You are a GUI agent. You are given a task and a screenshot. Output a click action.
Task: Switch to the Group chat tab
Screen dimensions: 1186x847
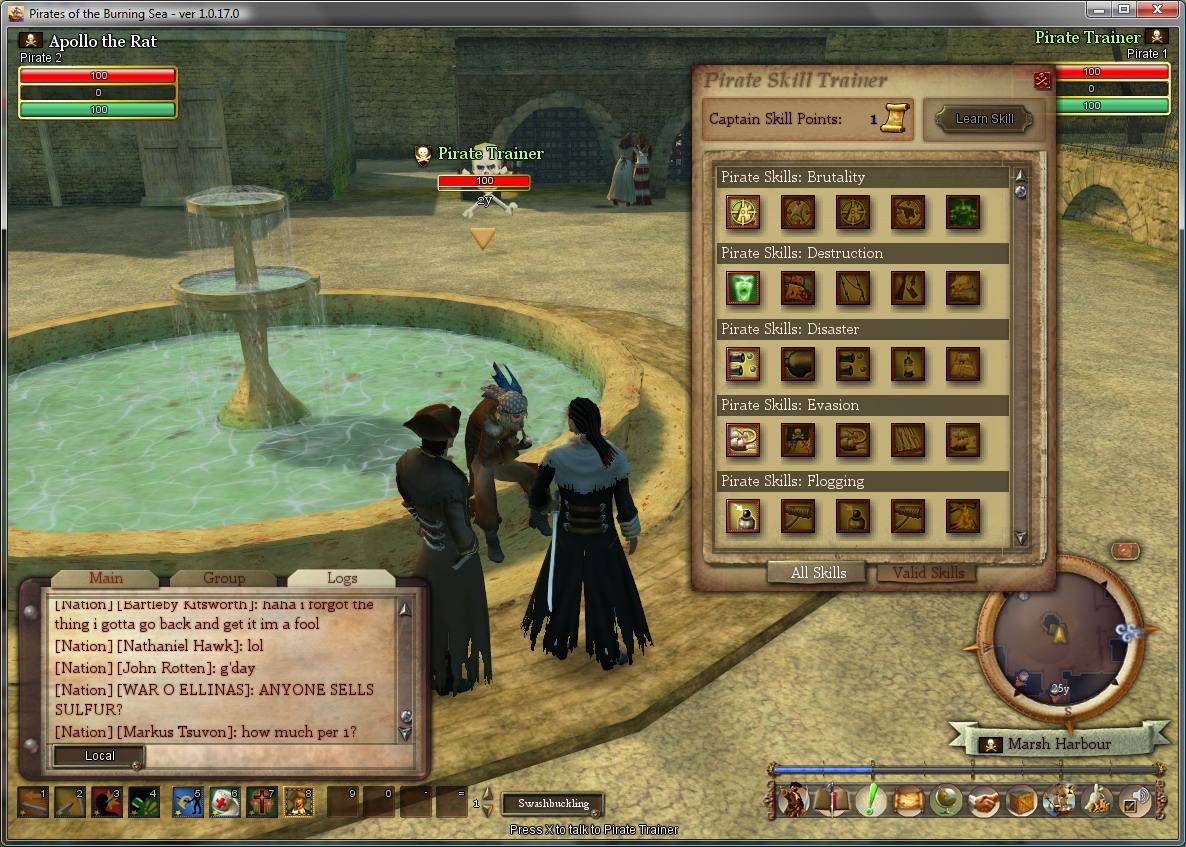coord(223,578)
